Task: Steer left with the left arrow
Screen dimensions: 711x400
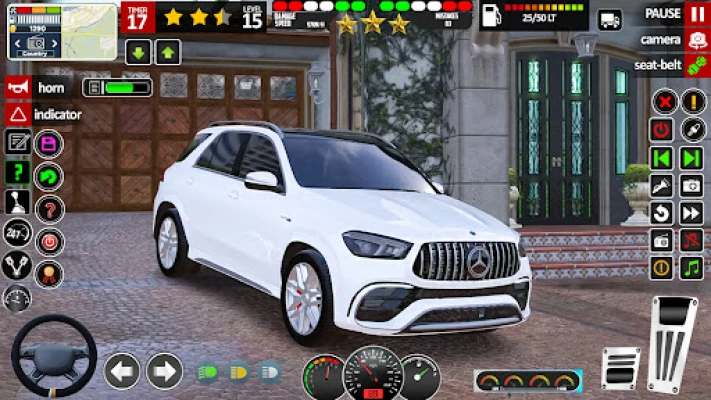Action: [122, 371]
